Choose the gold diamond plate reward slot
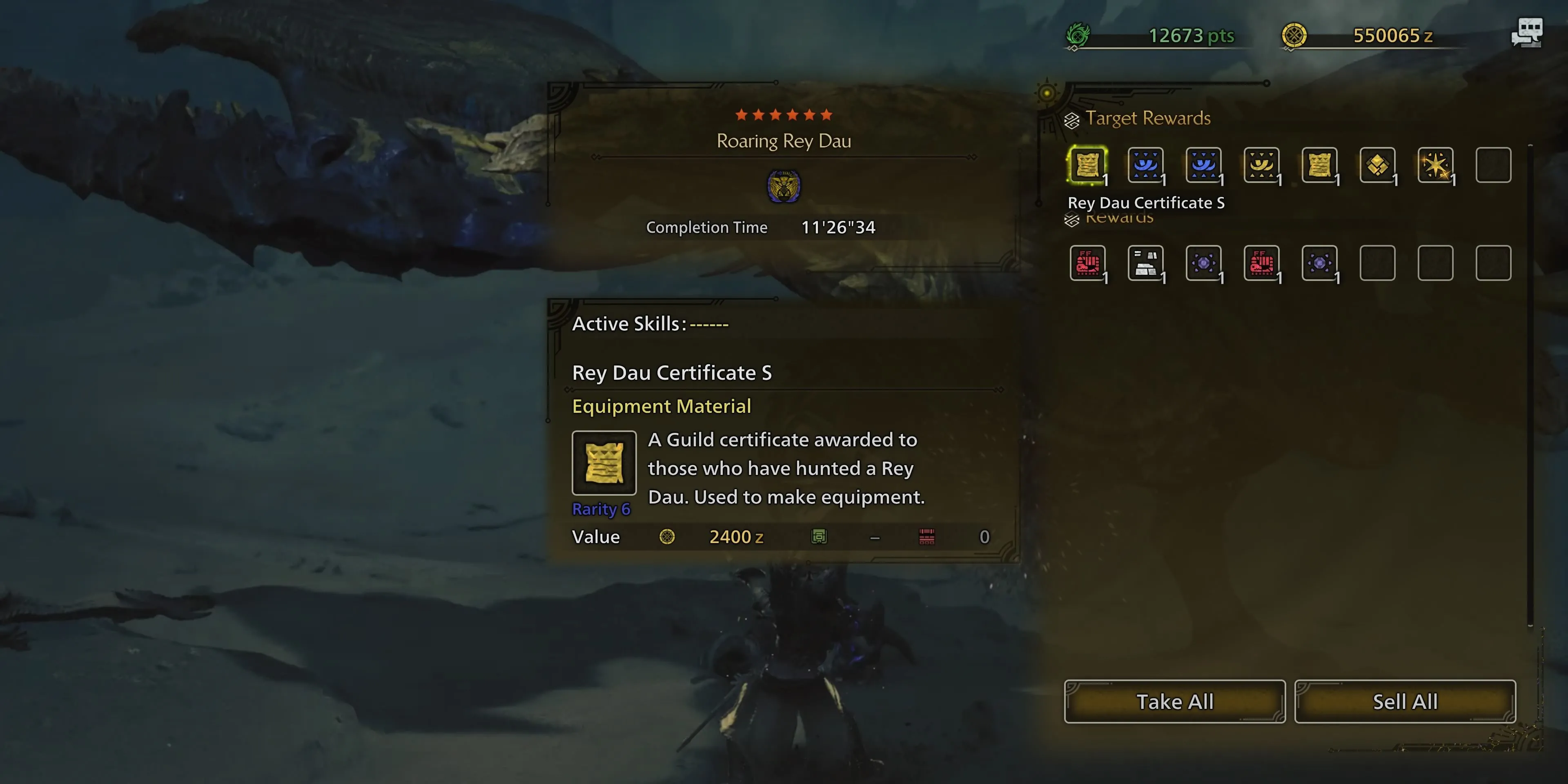Viewport: 1568px width, 784px height. click(1377, 164)
